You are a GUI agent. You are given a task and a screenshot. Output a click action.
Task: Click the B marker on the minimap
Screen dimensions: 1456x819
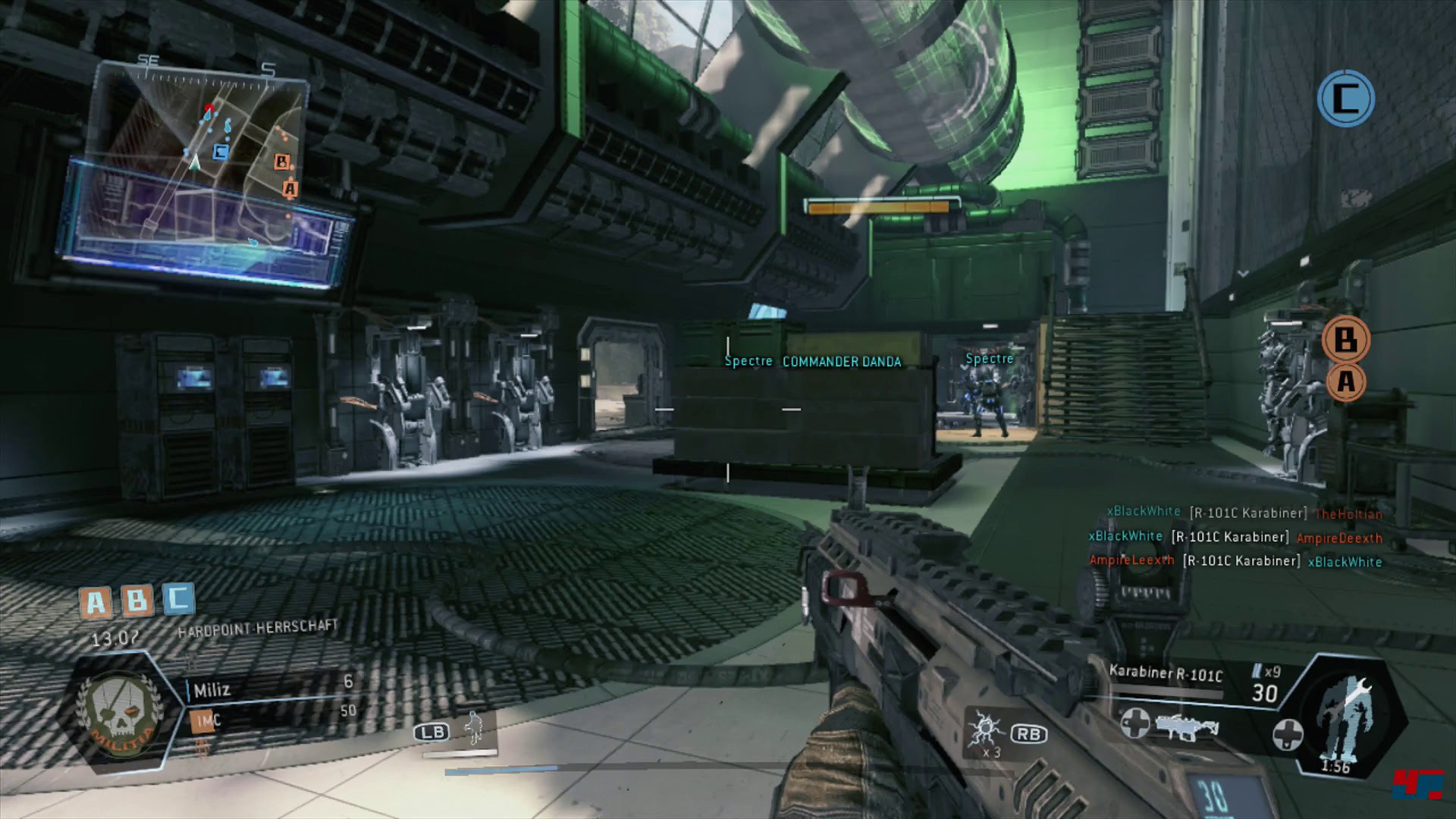click(282, 162)
